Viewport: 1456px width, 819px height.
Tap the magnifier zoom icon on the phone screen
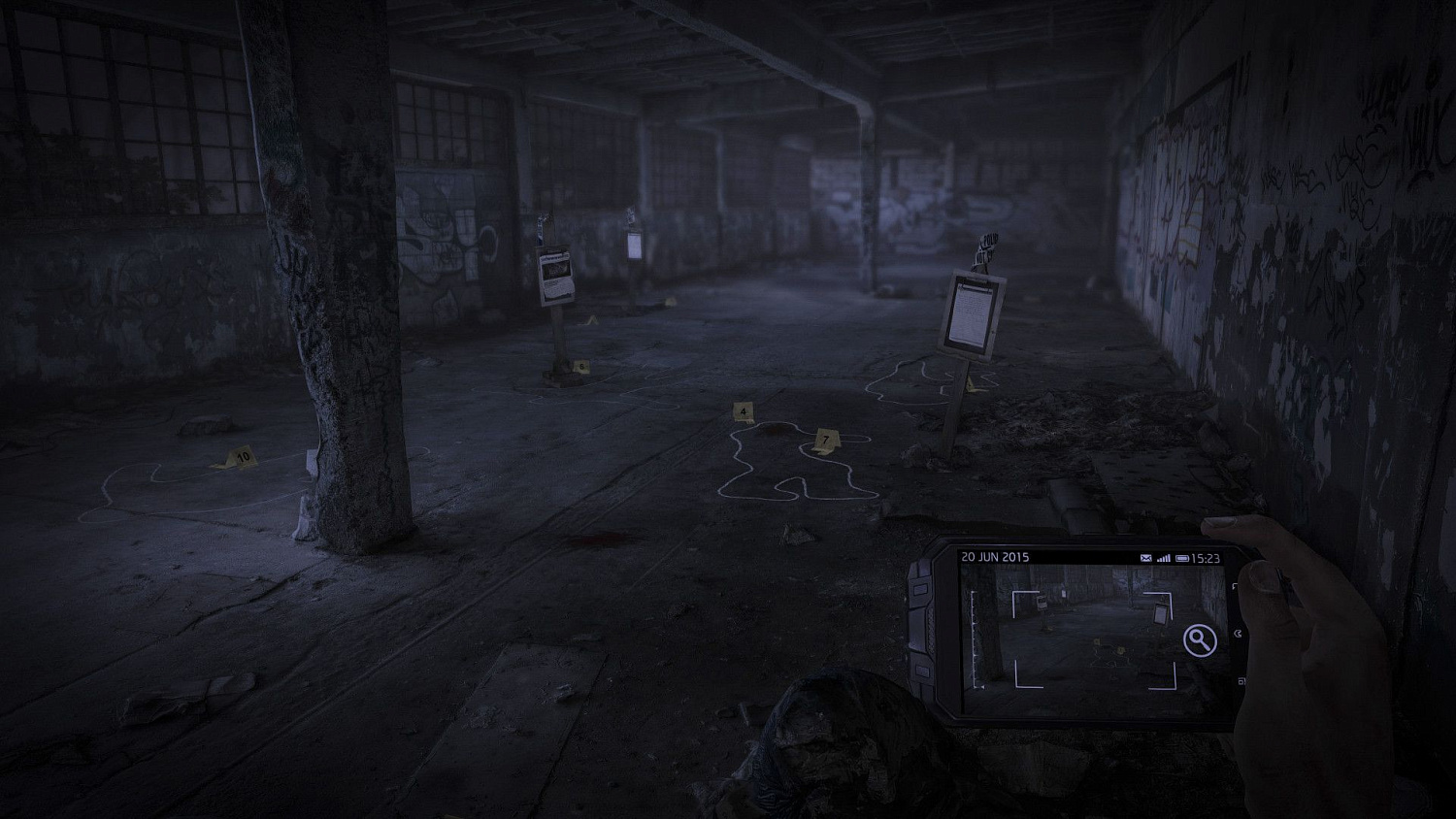coord(1200,639)
